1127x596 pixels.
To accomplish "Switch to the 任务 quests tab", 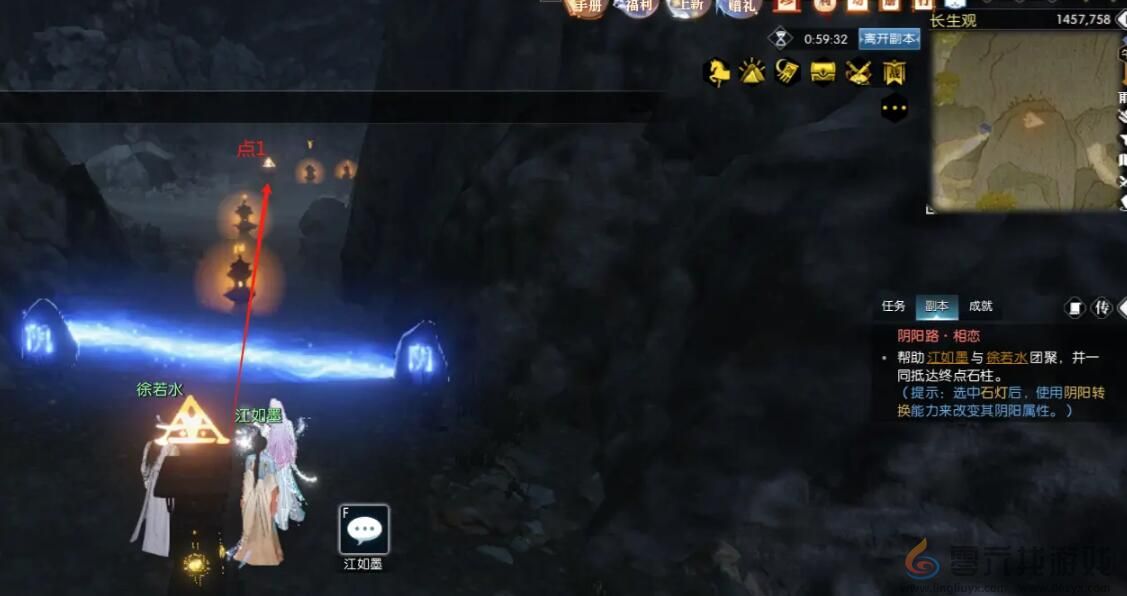I will 893,307.
